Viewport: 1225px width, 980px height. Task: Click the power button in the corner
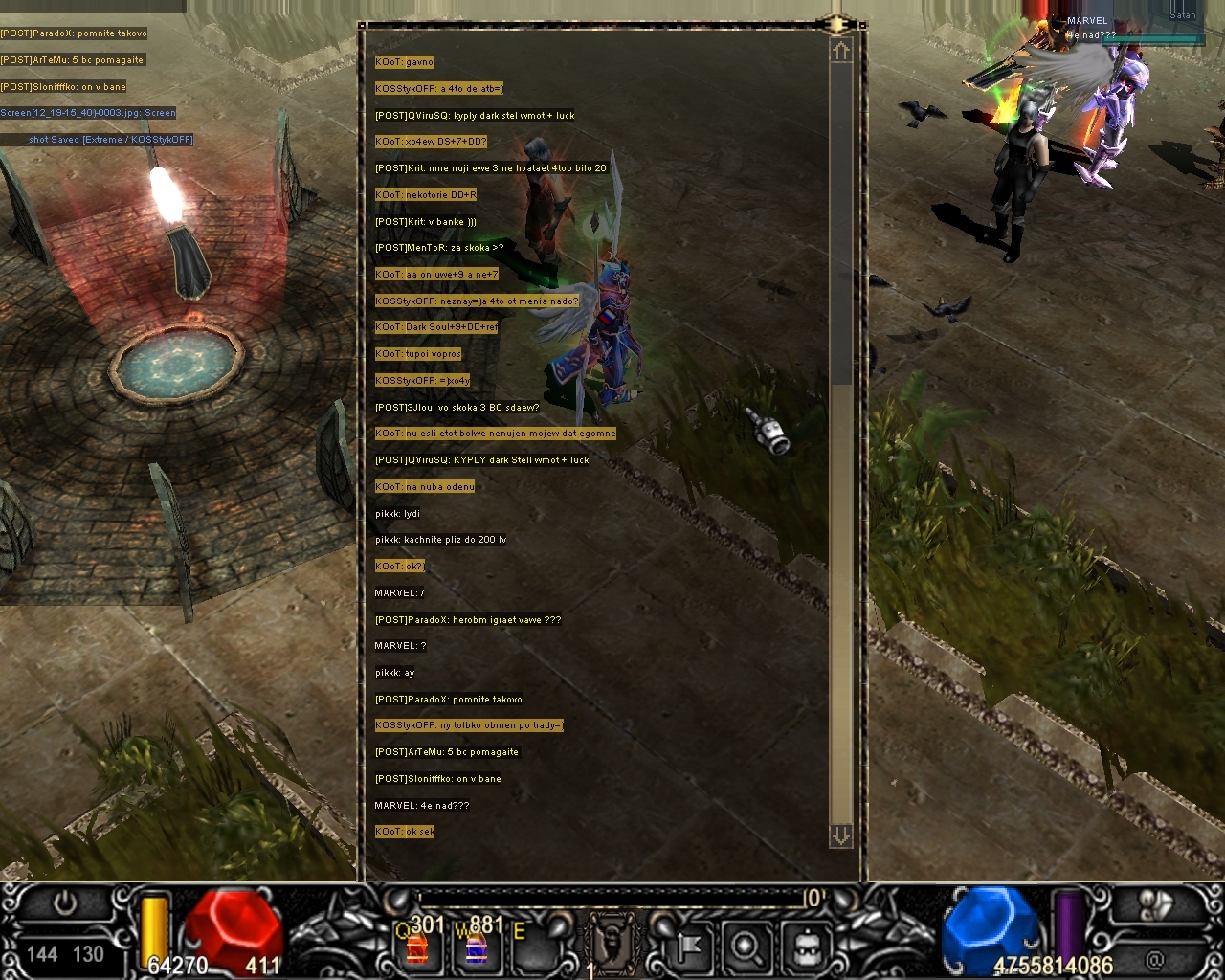click(65, 904)
